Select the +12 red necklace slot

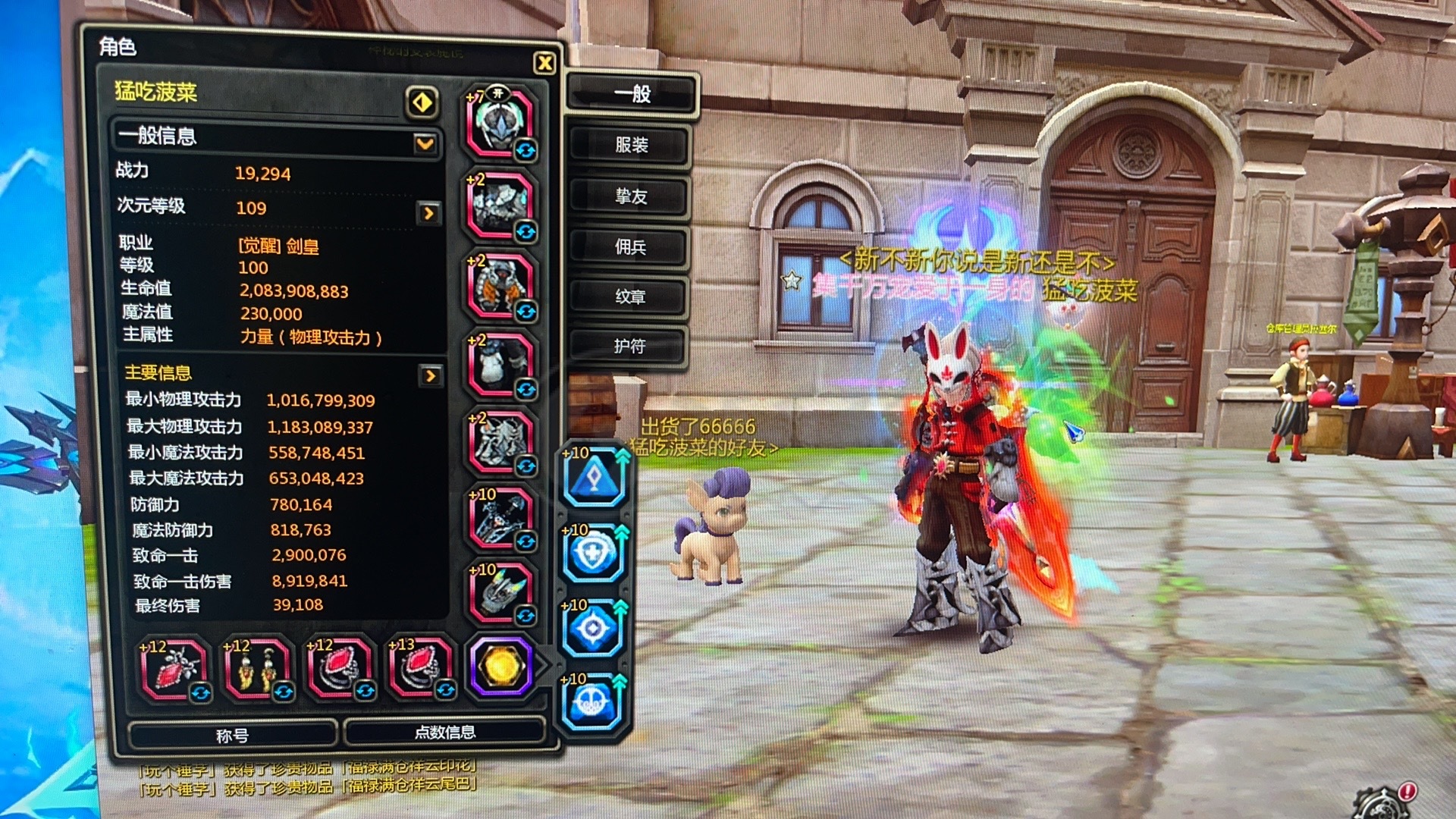tap(173, 669)
